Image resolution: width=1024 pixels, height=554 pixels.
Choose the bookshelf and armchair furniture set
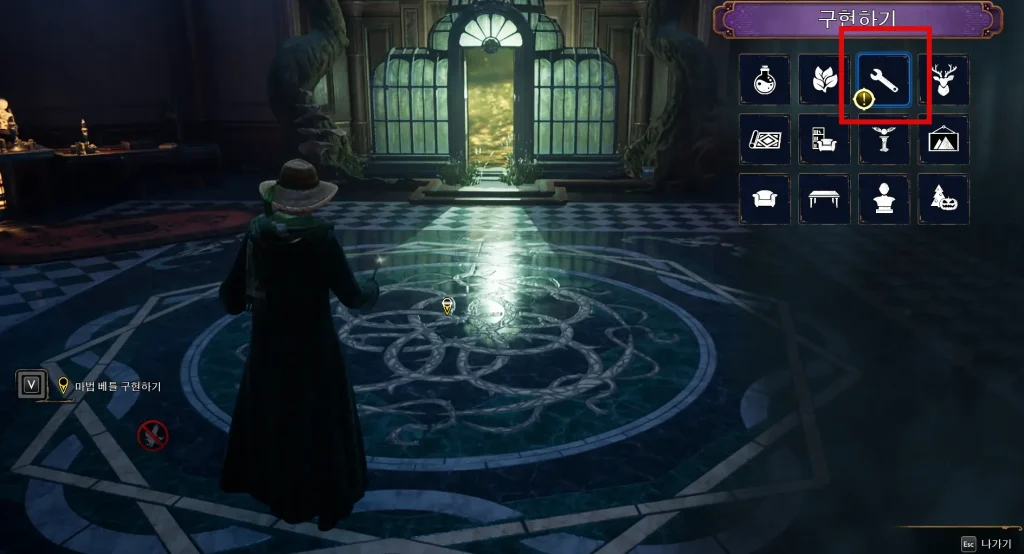pyautogui.click(x=824, y=139)
